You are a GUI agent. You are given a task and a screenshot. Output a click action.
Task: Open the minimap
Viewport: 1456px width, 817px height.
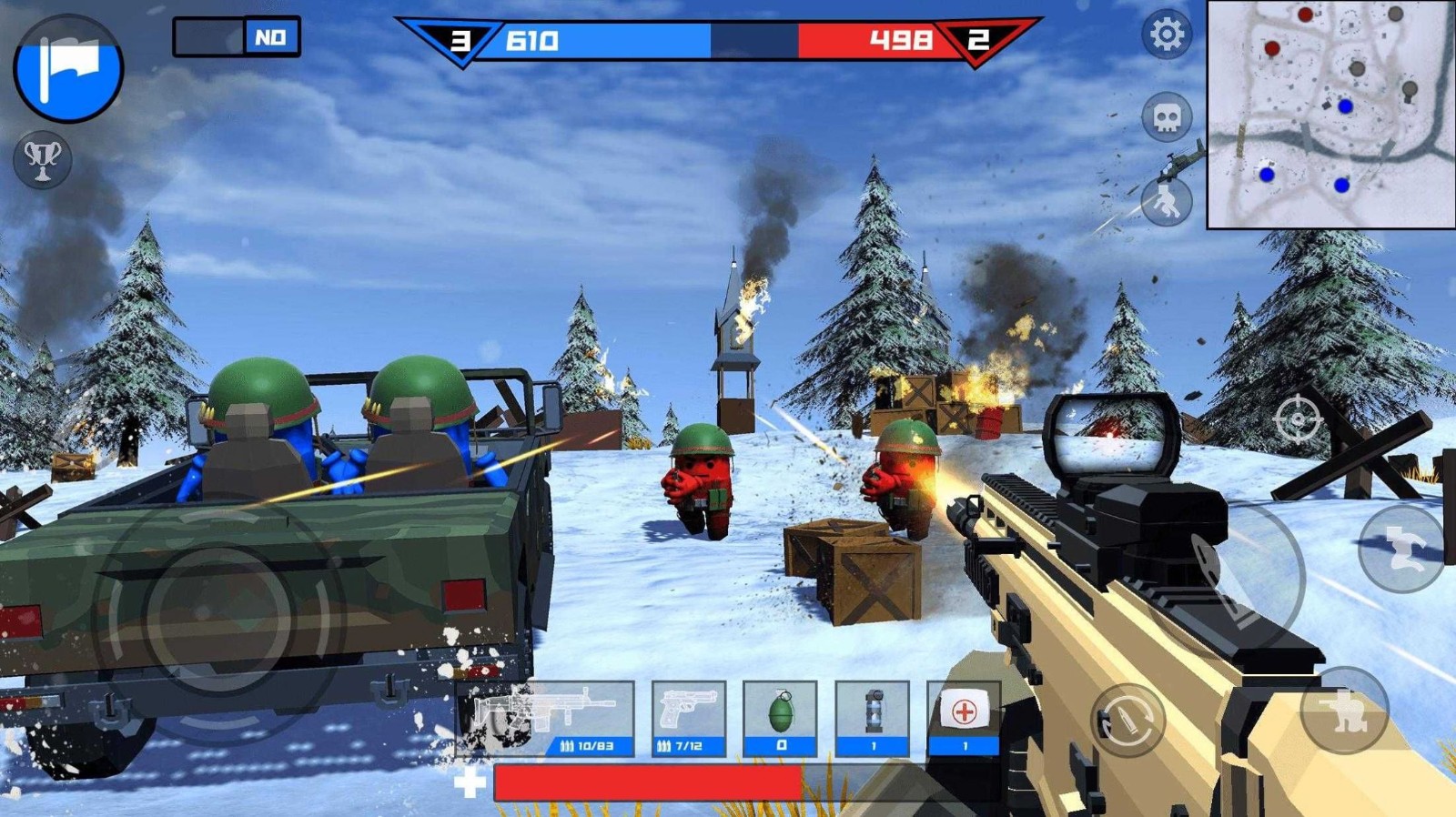[1330, 114]
